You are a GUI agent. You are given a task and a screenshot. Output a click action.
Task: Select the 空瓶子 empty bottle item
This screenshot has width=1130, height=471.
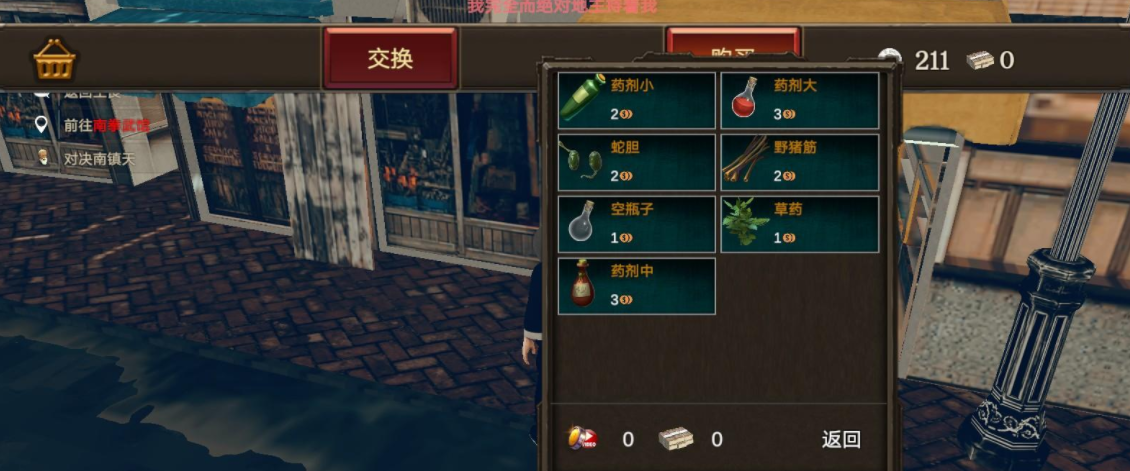click(x=637, y=224)
